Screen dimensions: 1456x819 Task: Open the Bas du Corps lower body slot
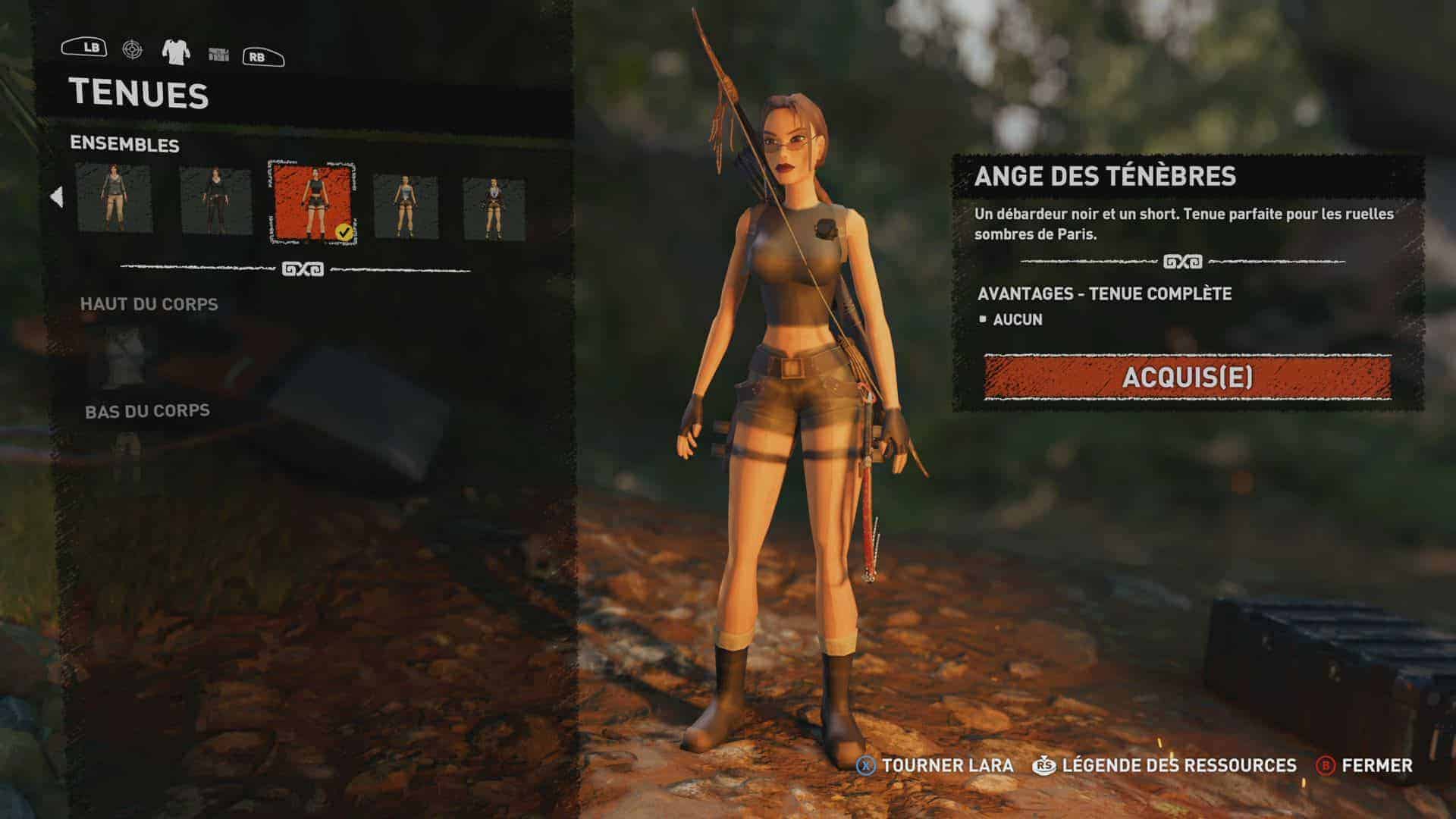(126, 453)
